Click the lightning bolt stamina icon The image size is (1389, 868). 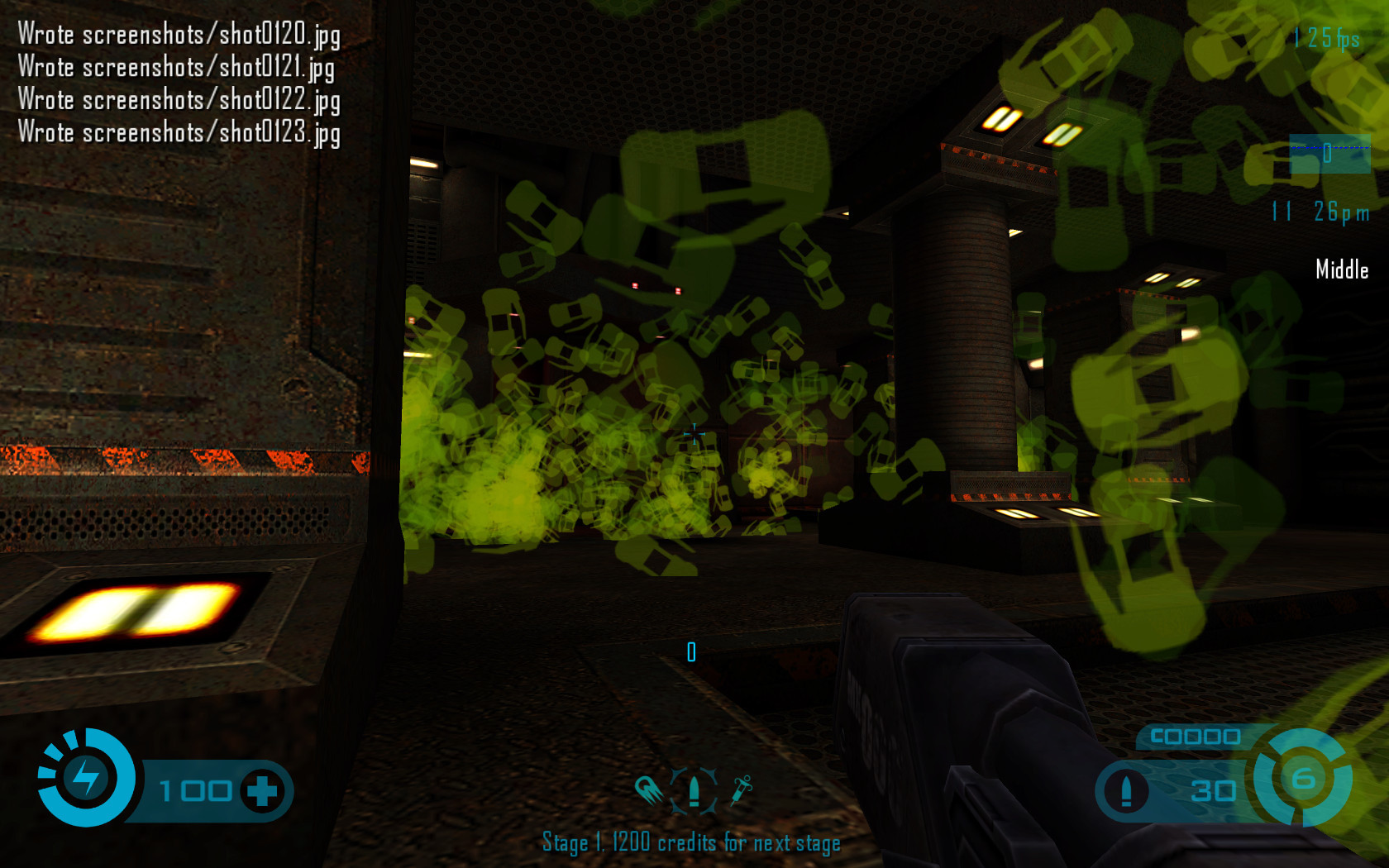click(86, 777)
